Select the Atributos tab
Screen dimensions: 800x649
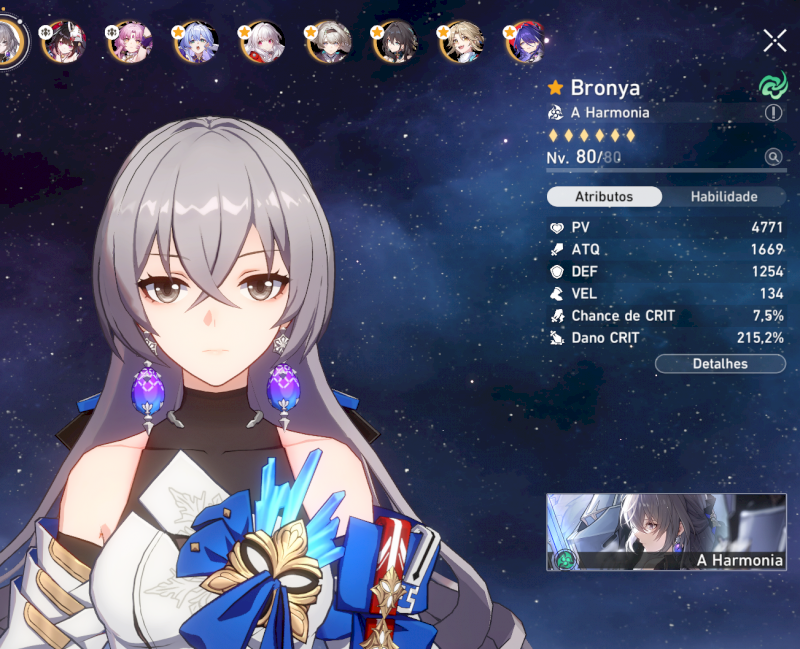[x=604, y=197]
